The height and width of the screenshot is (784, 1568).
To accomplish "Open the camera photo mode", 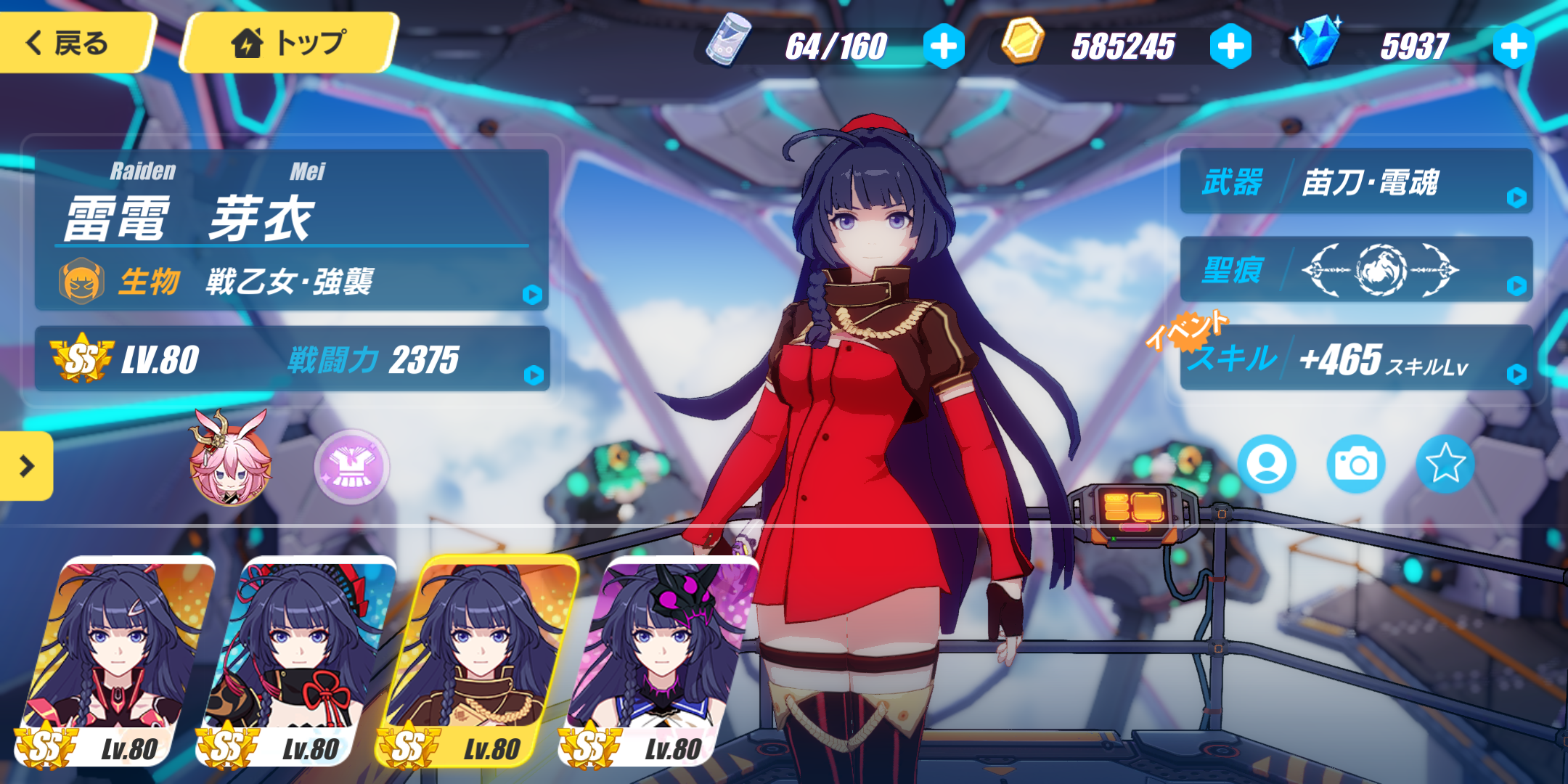I will (x=1355, y=464).
